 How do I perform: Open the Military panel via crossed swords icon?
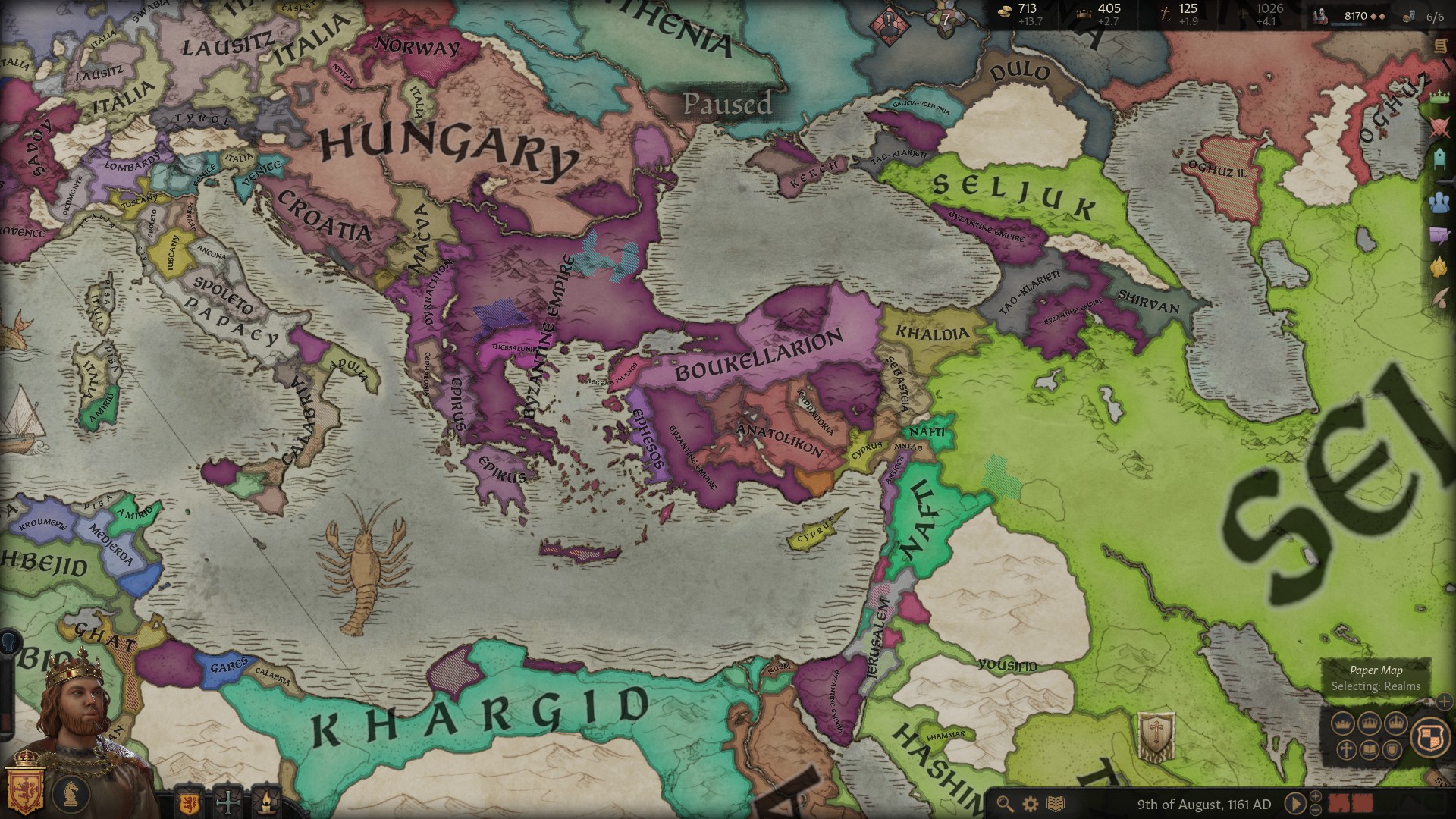point(1439,127)
